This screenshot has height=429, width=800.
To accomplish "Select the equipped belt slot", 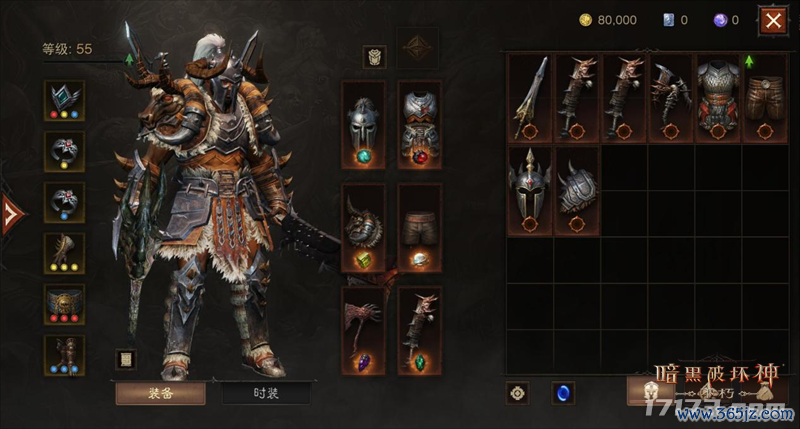I will [x=65, y=304].
